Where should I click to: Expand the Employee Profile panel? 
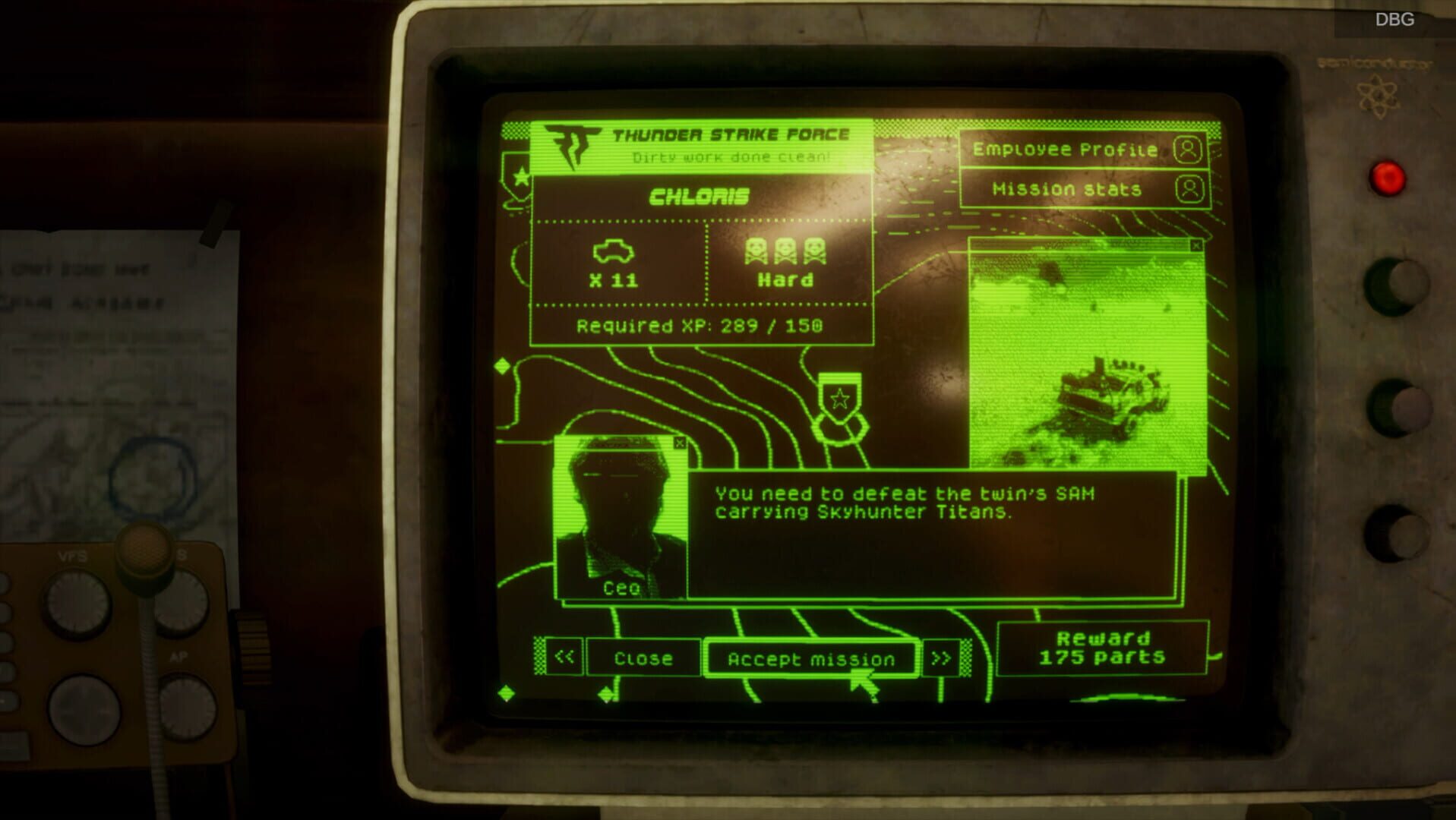(1066, 149)
